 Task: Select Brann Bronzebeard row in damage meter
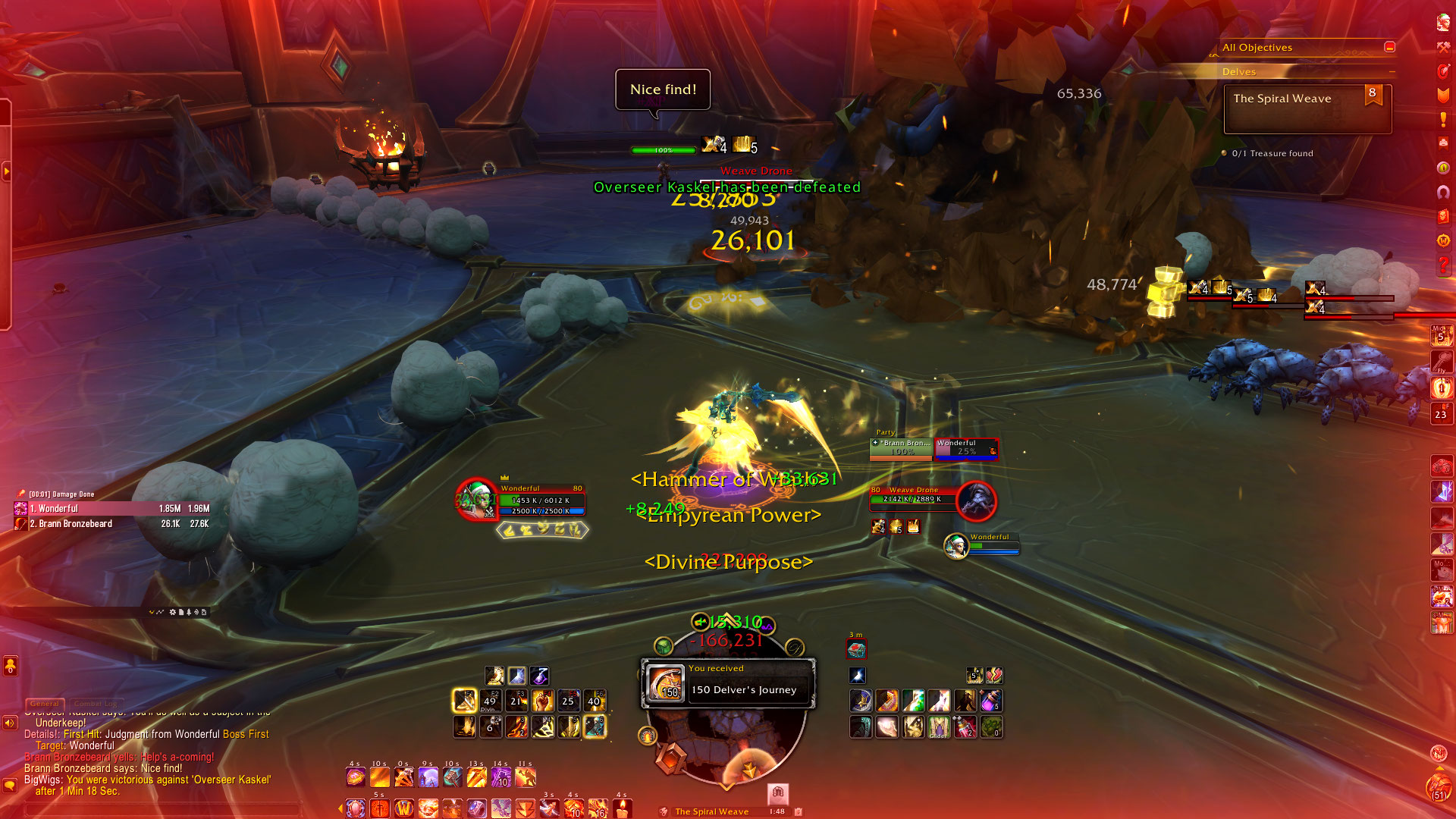tap(114, 524)
